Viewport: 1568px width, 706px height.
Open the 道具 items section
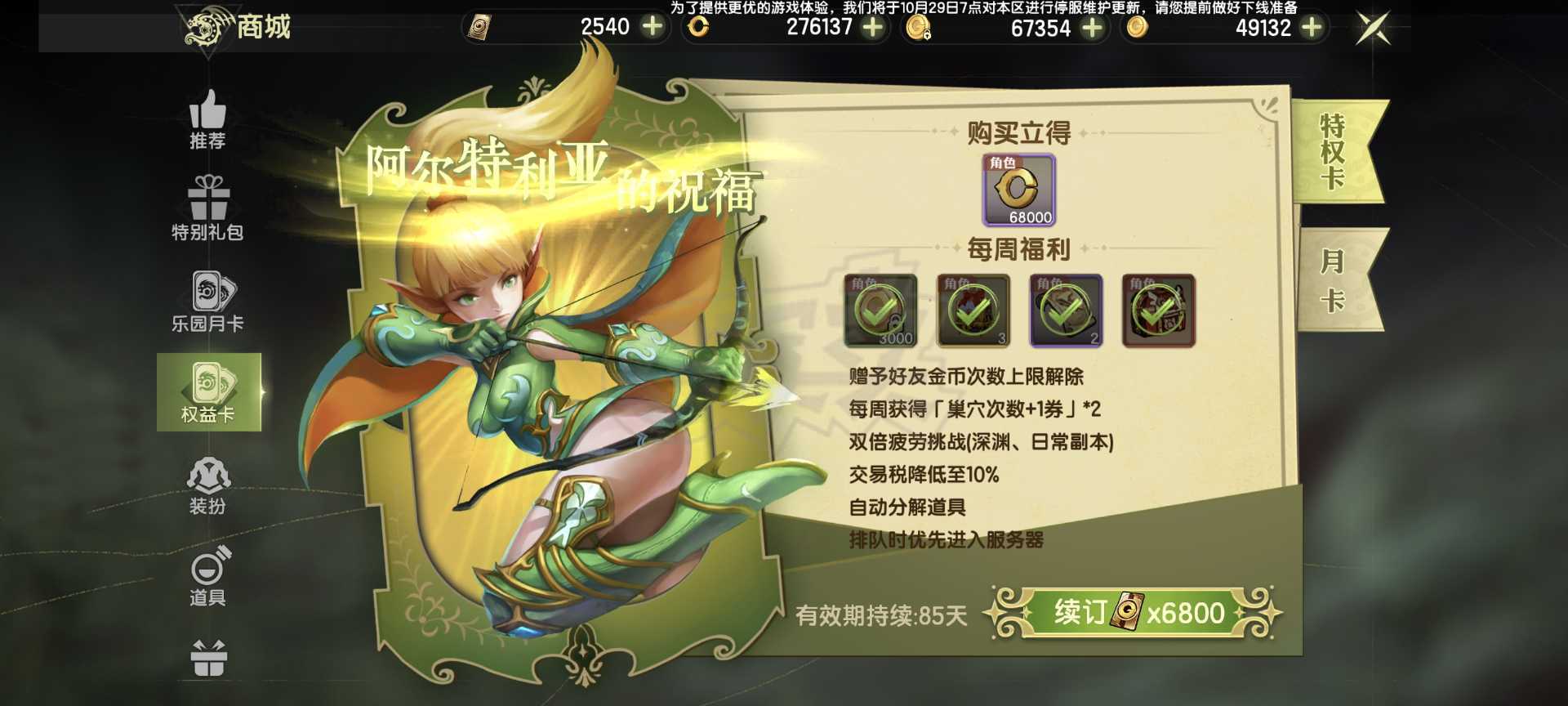click(x=208, y=576)
